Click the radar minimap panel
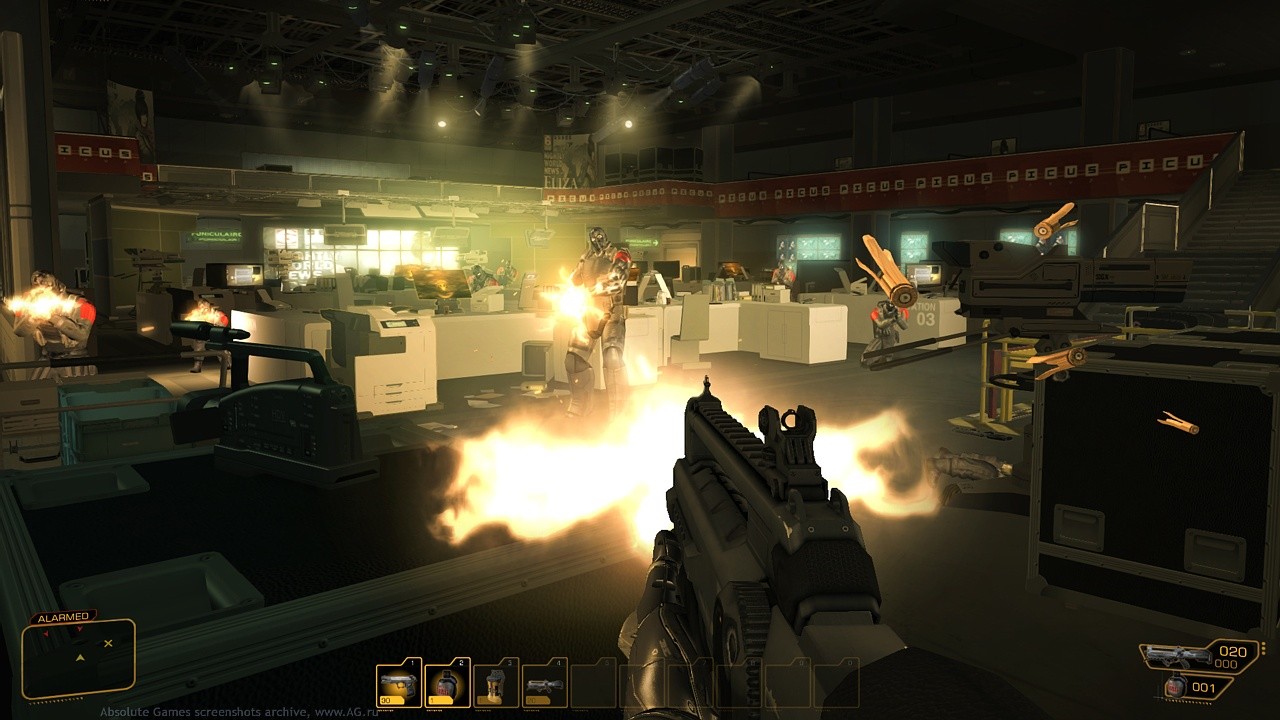Image resolution: width=1280 pixels, height=720 pixels. [79, 658]
